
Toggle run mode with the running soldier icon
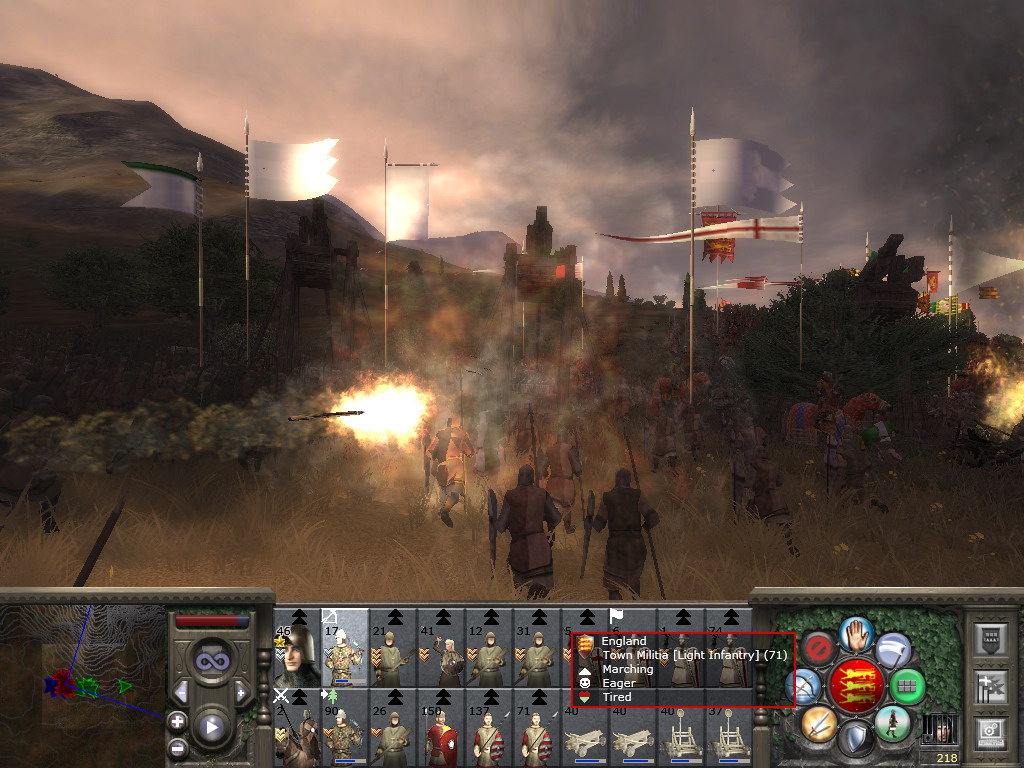(891, 722)
